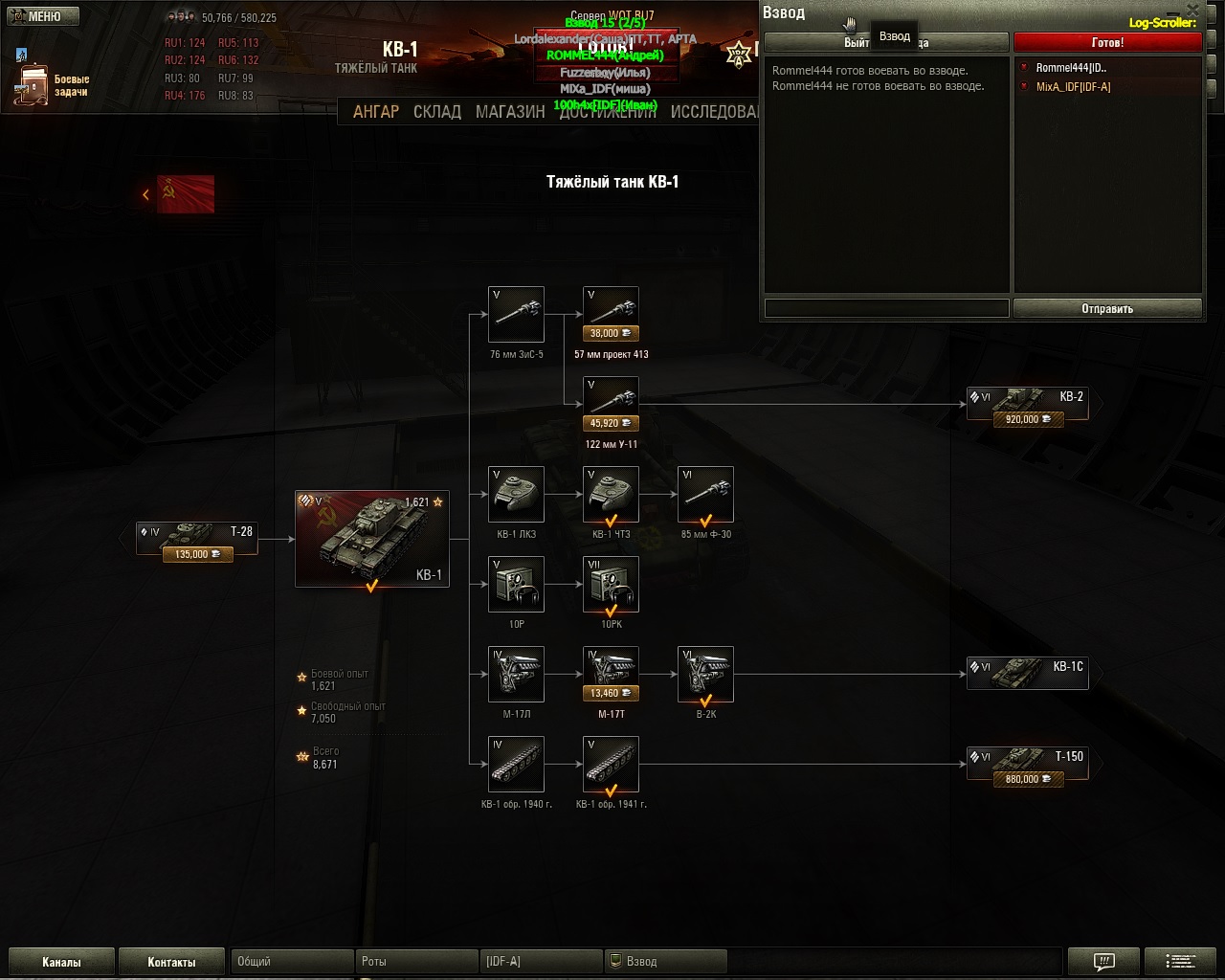Research the М-17Т engine module

pos(611,674)
